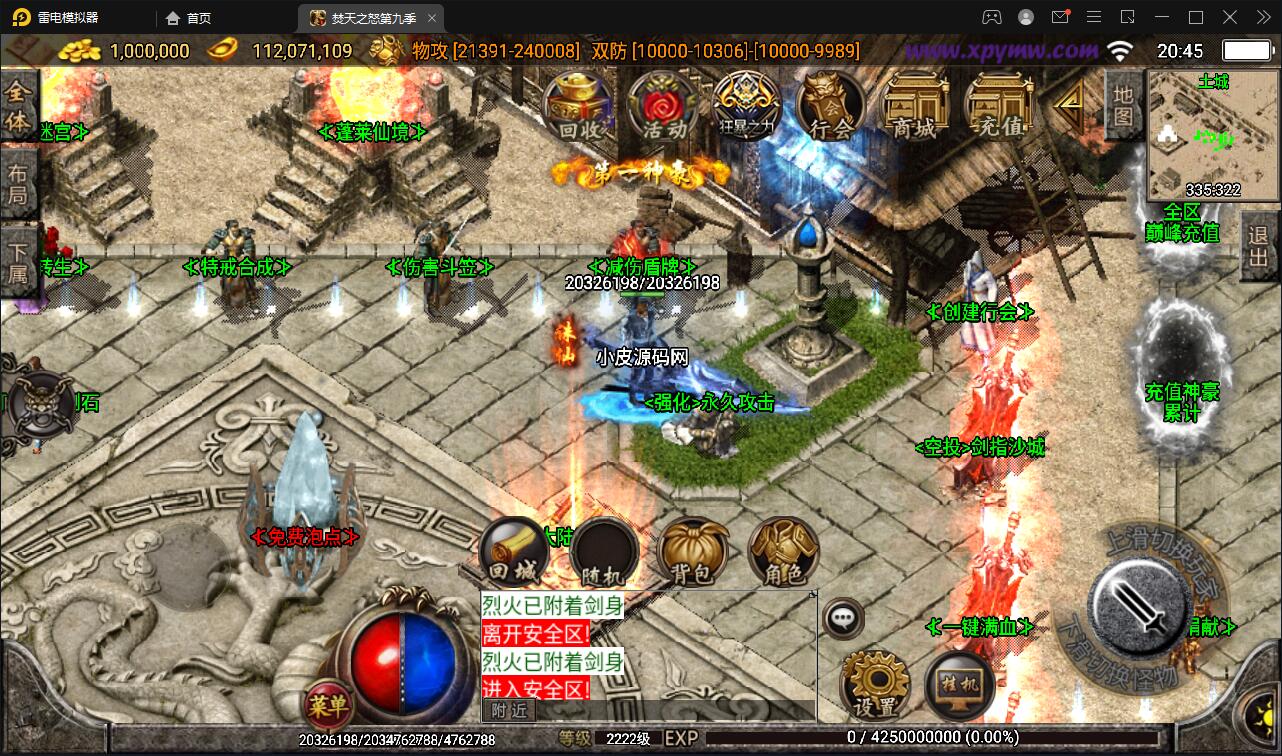Open the 角色 character sheet
Screen dimensions: 1282x756
[782, 552]
